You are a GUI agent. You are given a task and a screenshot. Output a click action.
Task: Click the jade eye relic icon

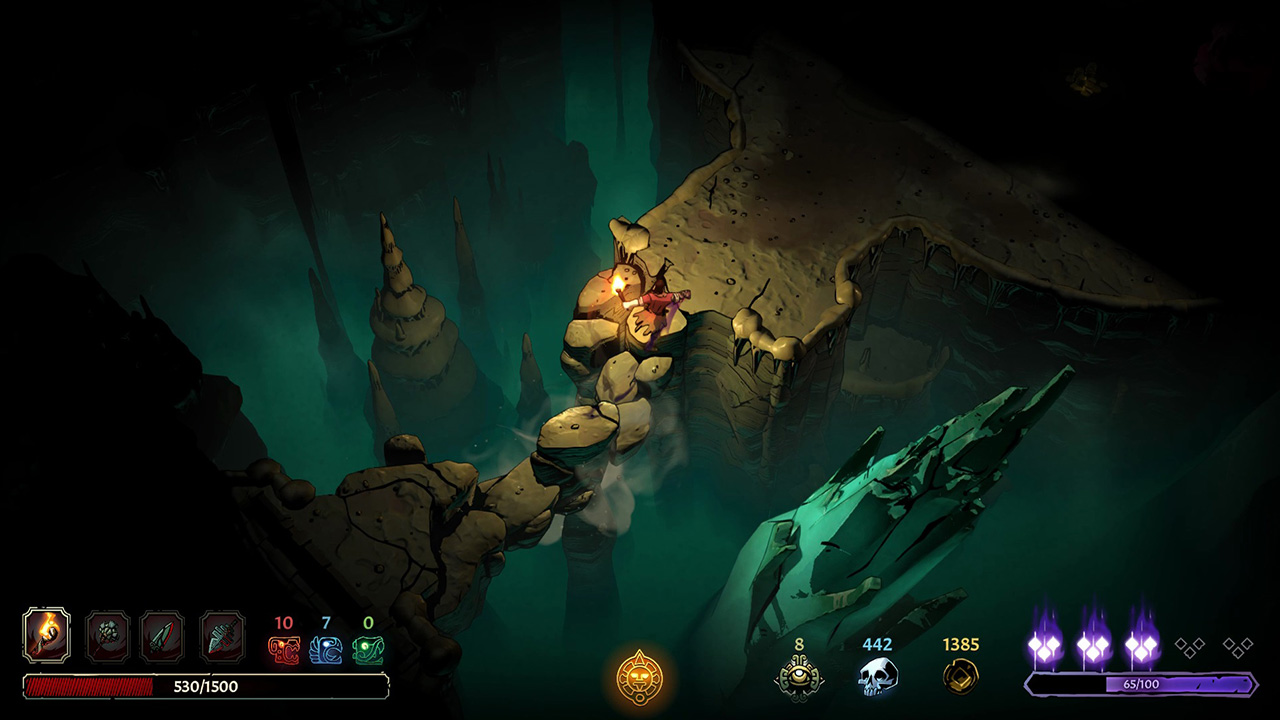coord(799,677)
